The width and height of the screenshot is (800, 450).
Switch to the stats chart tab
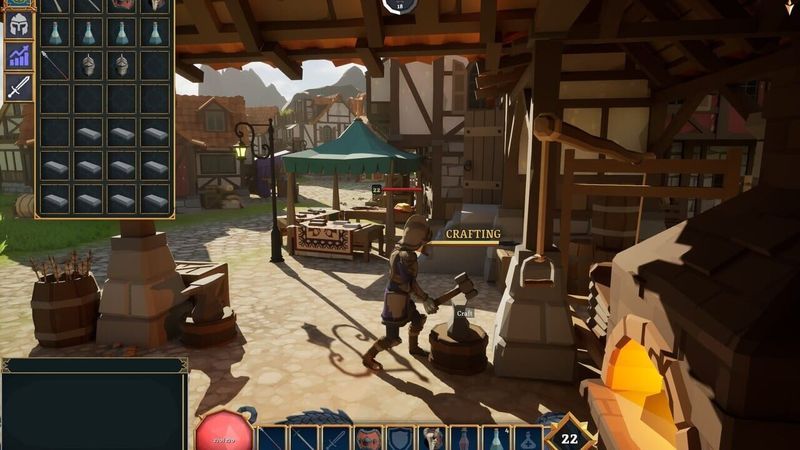pyautogui.click(x=18, y=56)
